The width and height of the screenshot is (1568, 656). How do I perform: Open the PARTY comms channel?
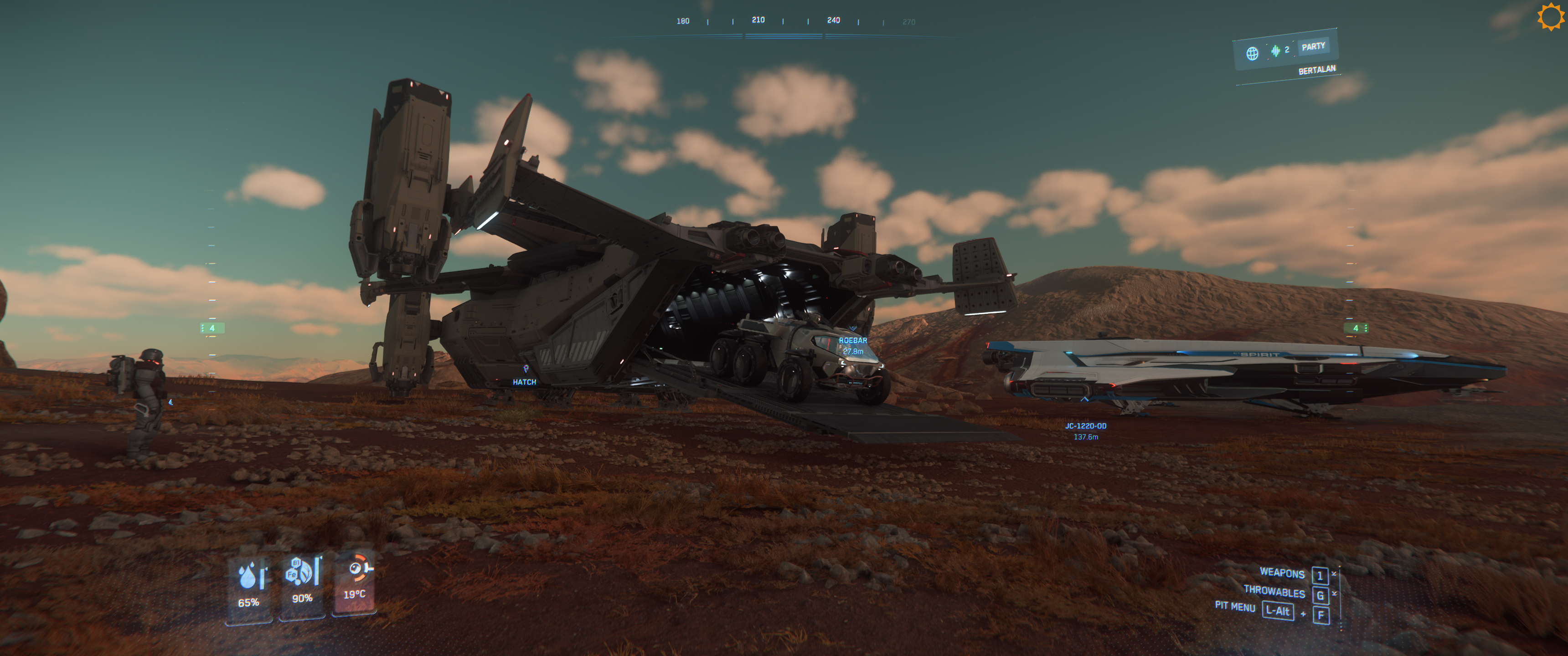[1313, 47]
